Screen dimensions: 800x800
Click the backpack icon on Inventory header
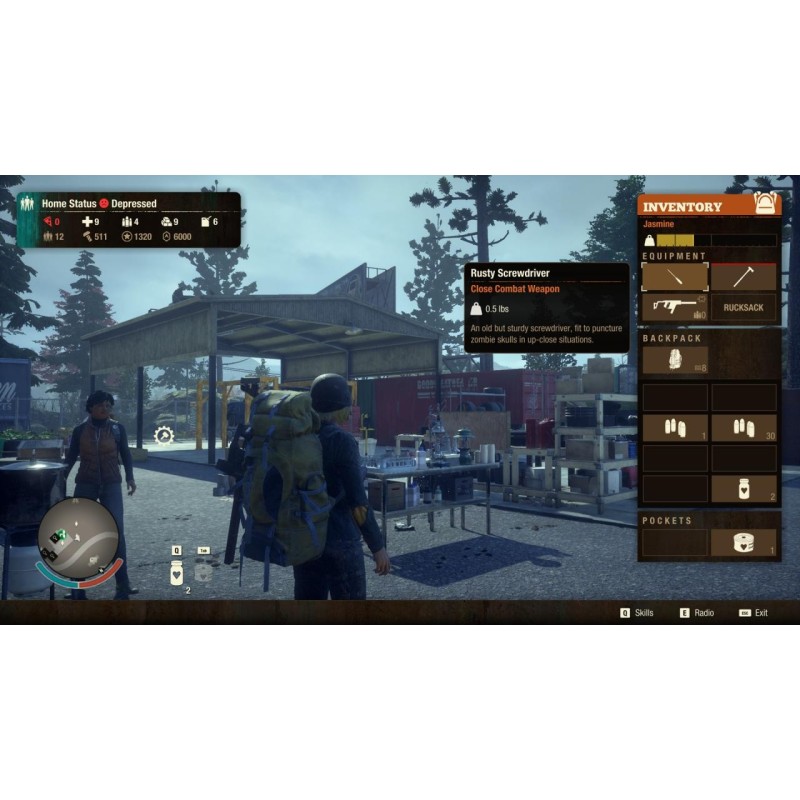tap(767, 204)
